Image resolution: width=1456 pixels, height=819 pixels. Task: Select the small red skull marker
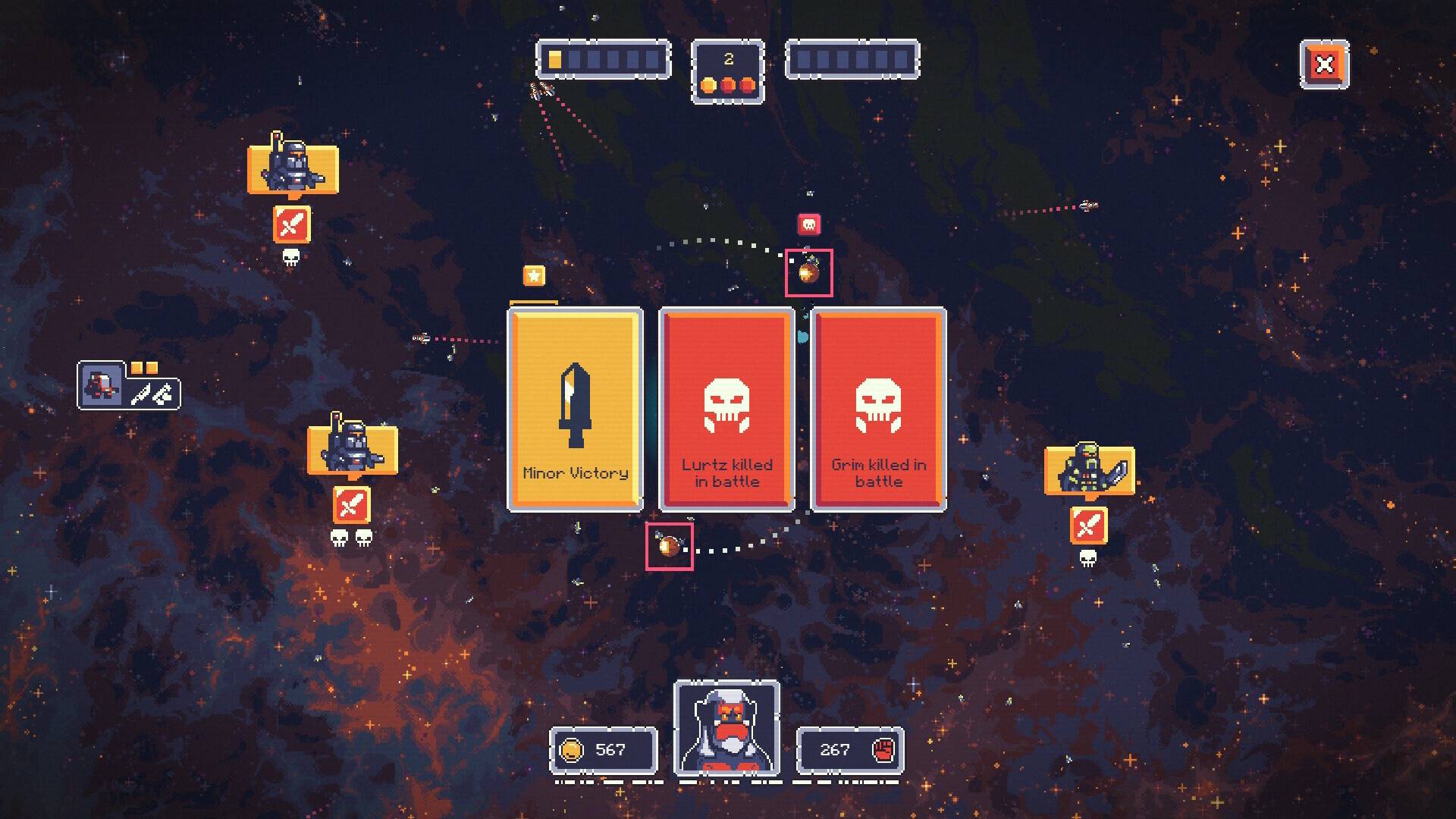[x=809, y=224]
